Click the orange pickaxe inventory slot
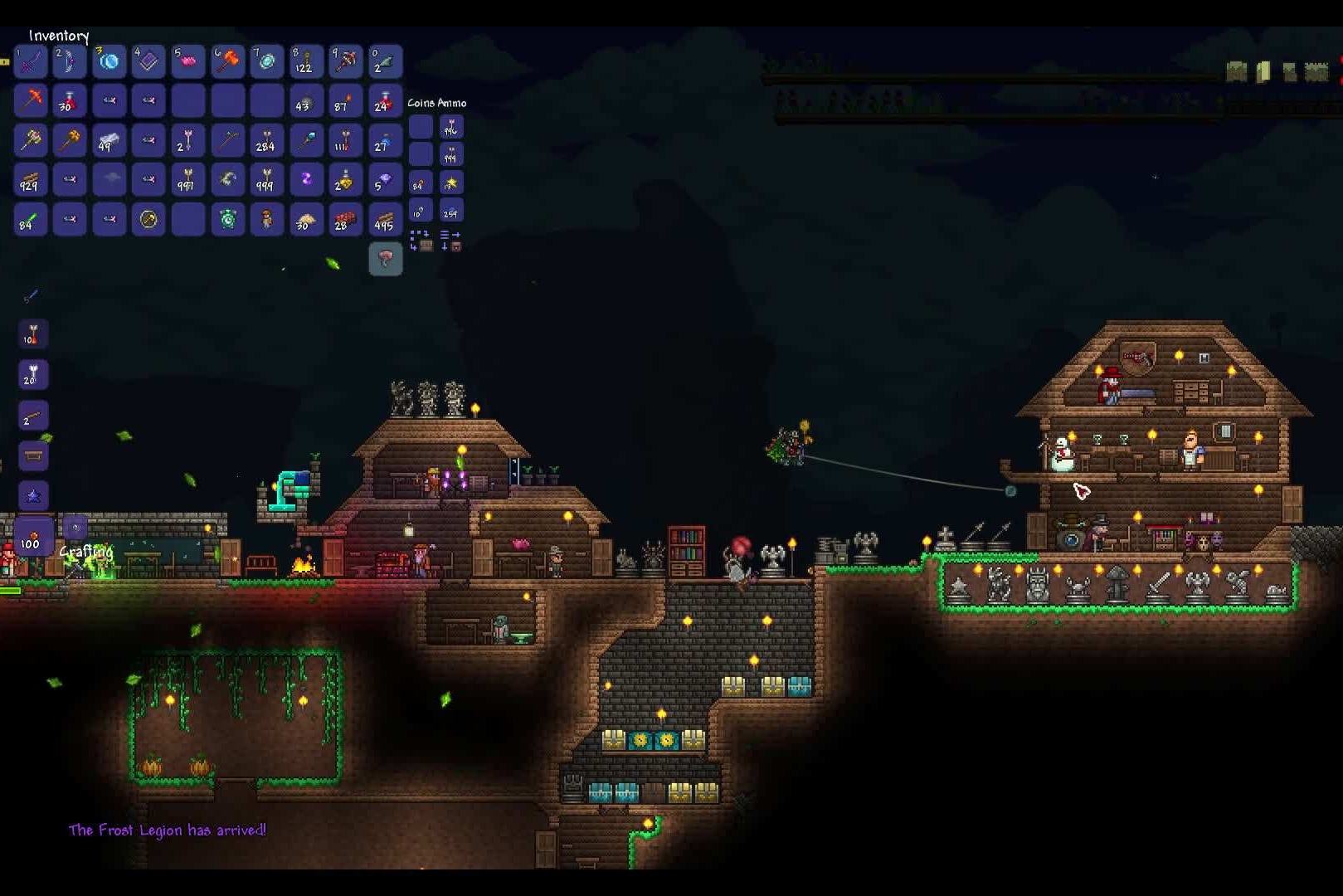This screenshot has width=1343, height=896. pyautogui.click(x=31, y=100)
